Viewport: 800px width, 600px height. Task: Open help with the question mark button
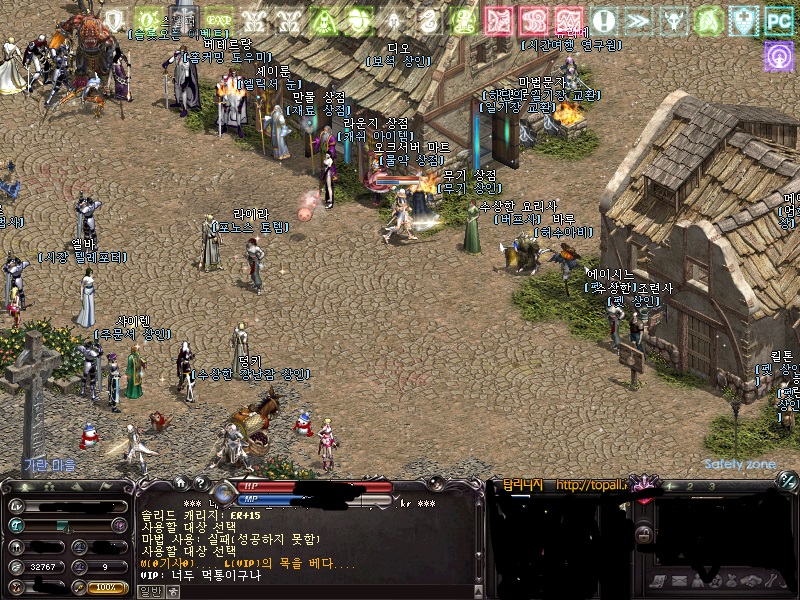tap(200, 484)
